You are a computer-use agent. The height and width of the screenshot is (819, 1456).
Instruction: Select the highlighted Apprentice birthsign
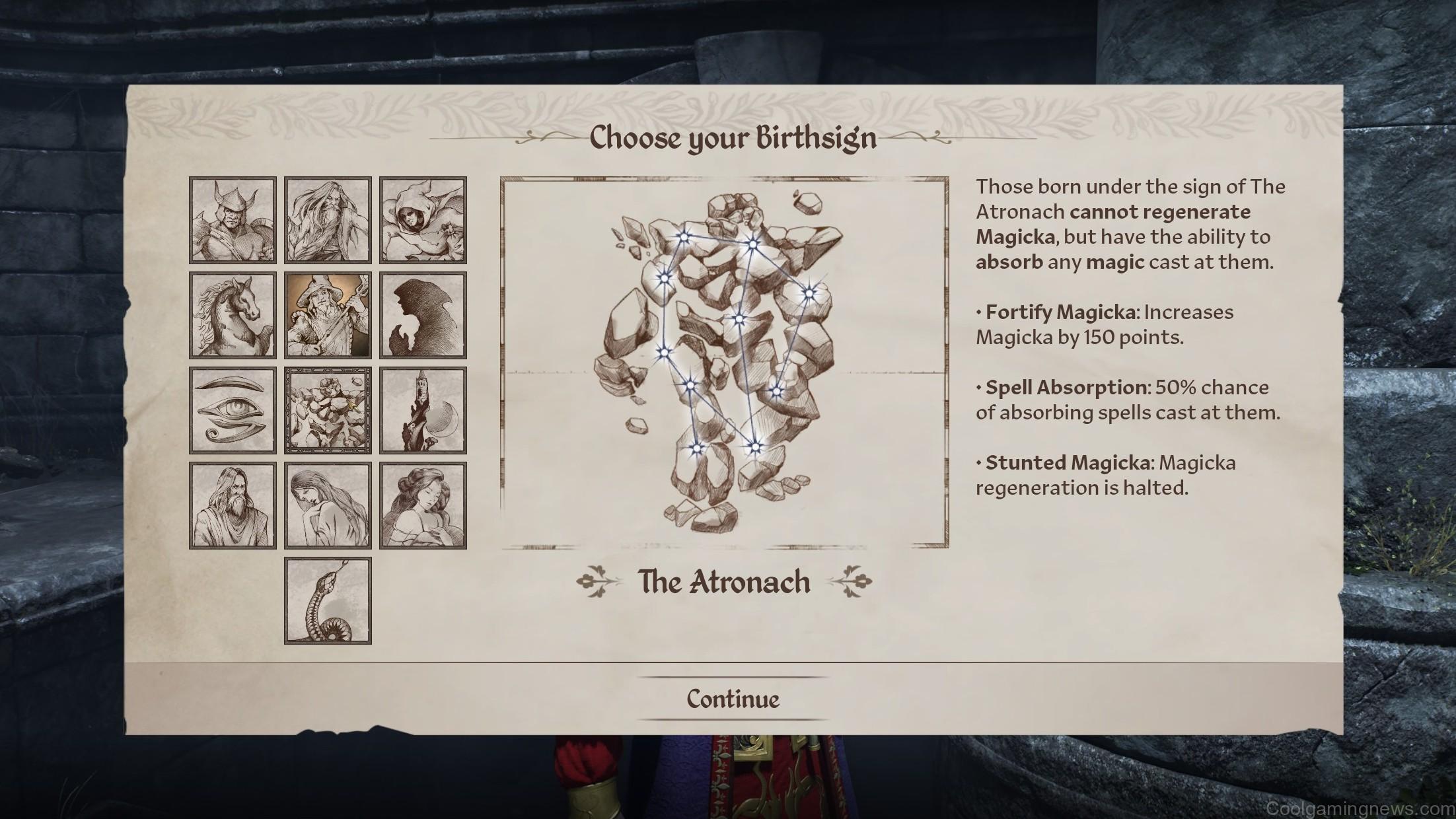tap(328, 314)
